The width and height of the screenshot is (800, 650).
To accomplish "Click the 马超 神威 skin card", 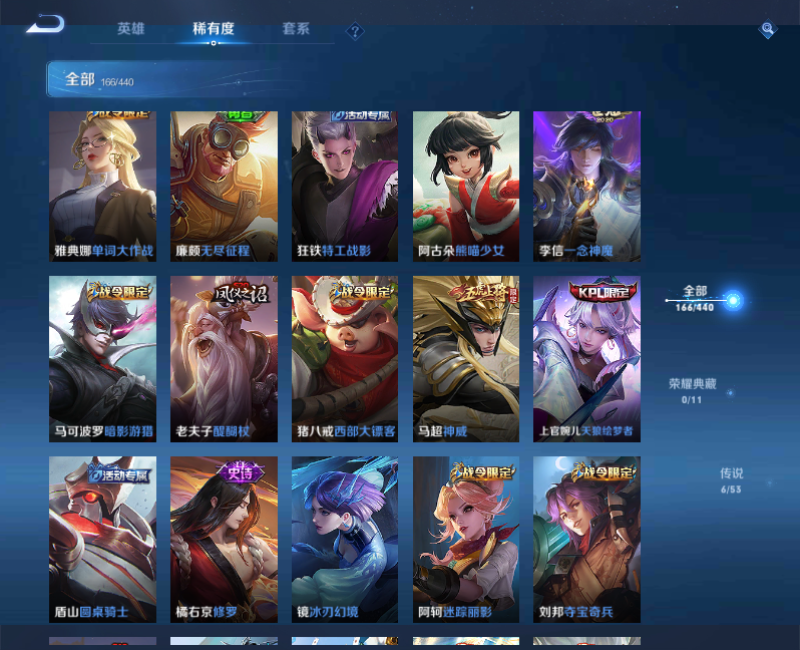I will coord(466,359).
